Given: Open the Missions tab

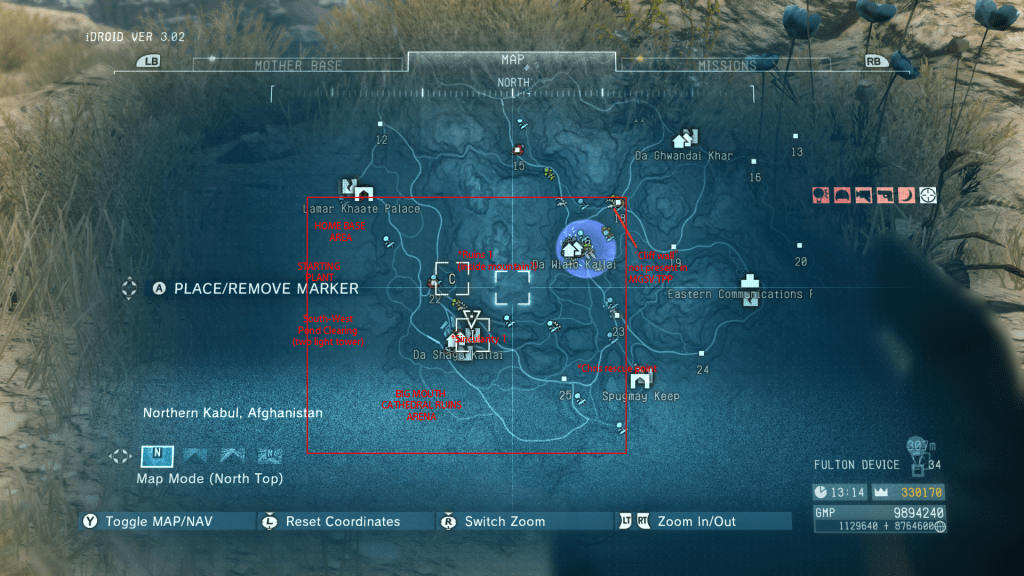Looking at the screenshot, I should click(727, 65).
